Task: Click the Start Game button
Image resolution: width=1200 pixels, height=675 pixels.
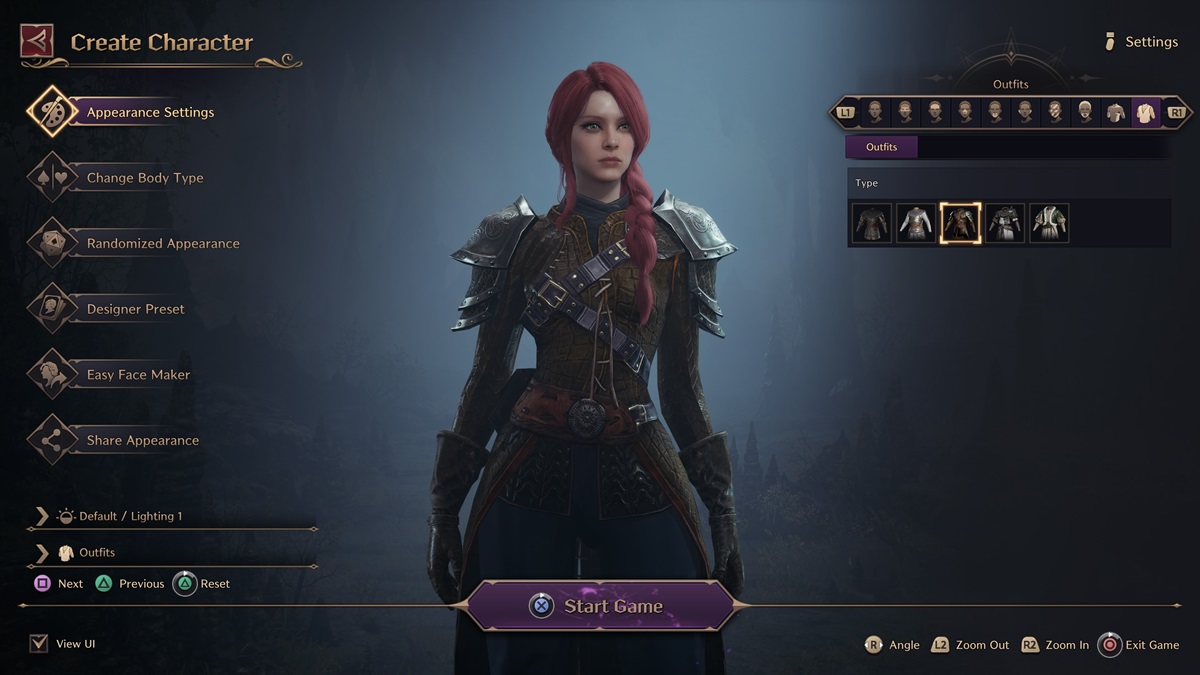Action: [x=601, y=606]
